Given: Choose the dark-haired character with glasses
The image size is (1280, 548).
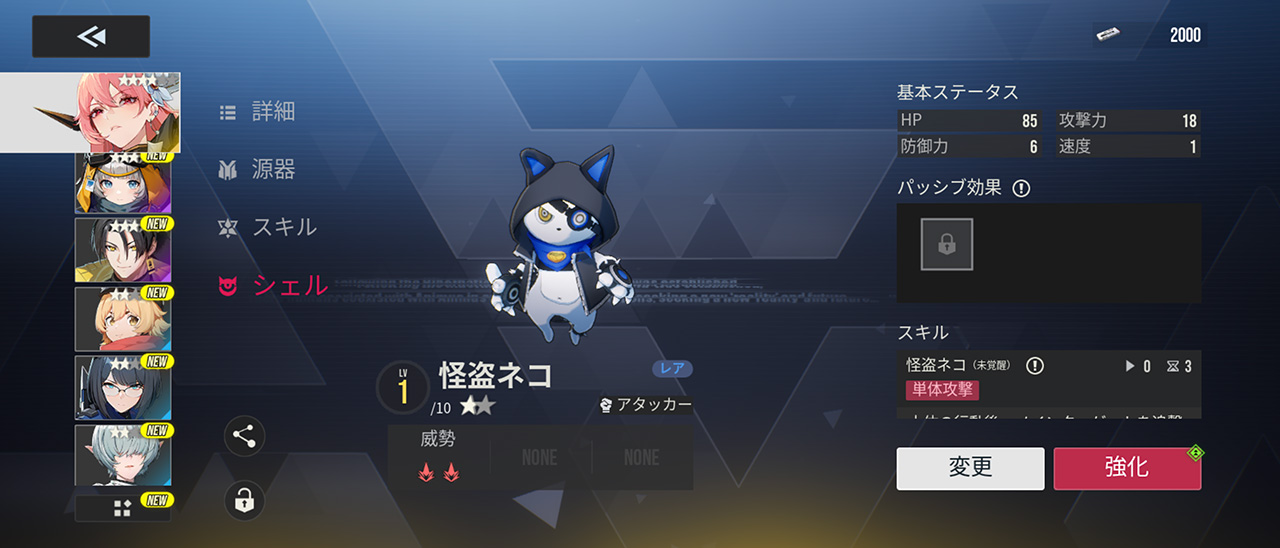Looking at the screenshot, I should [123, 387].
